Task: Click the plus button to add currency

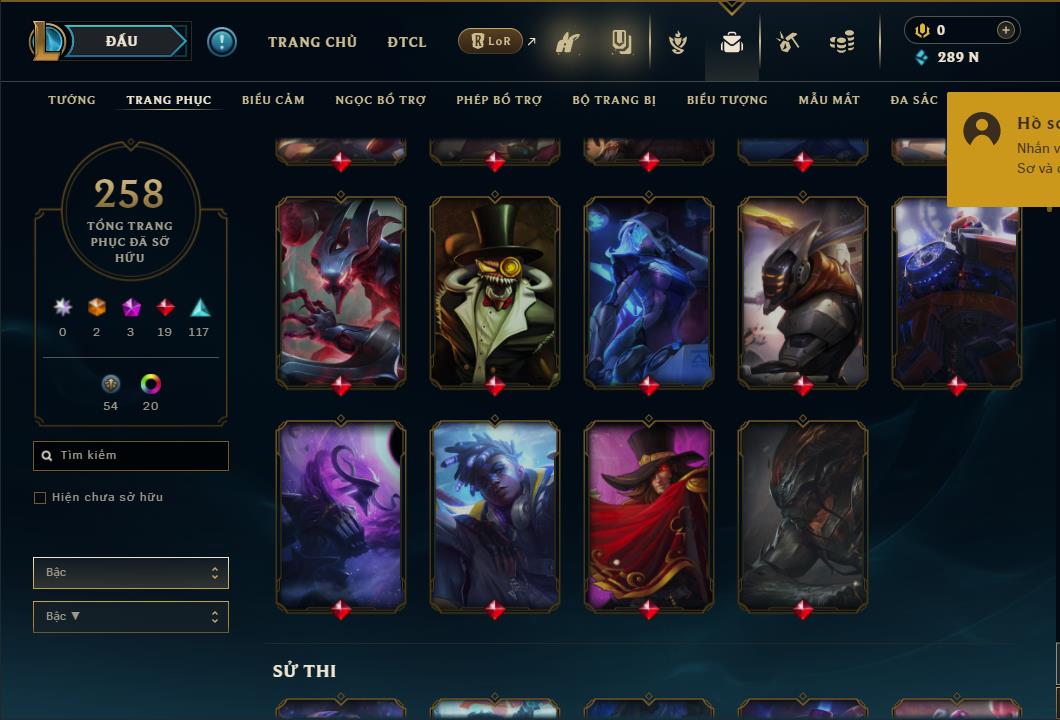Action: [1006, 30]
